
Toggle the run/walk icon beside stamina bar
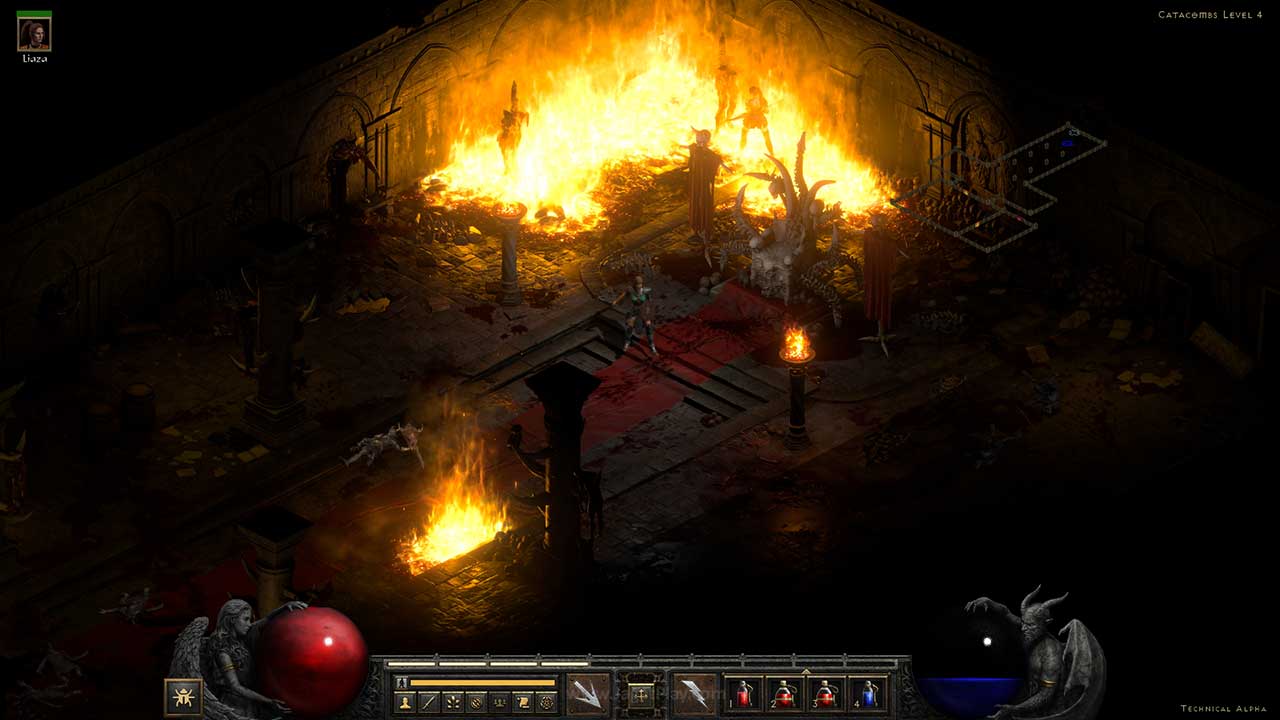click(402, 682)
